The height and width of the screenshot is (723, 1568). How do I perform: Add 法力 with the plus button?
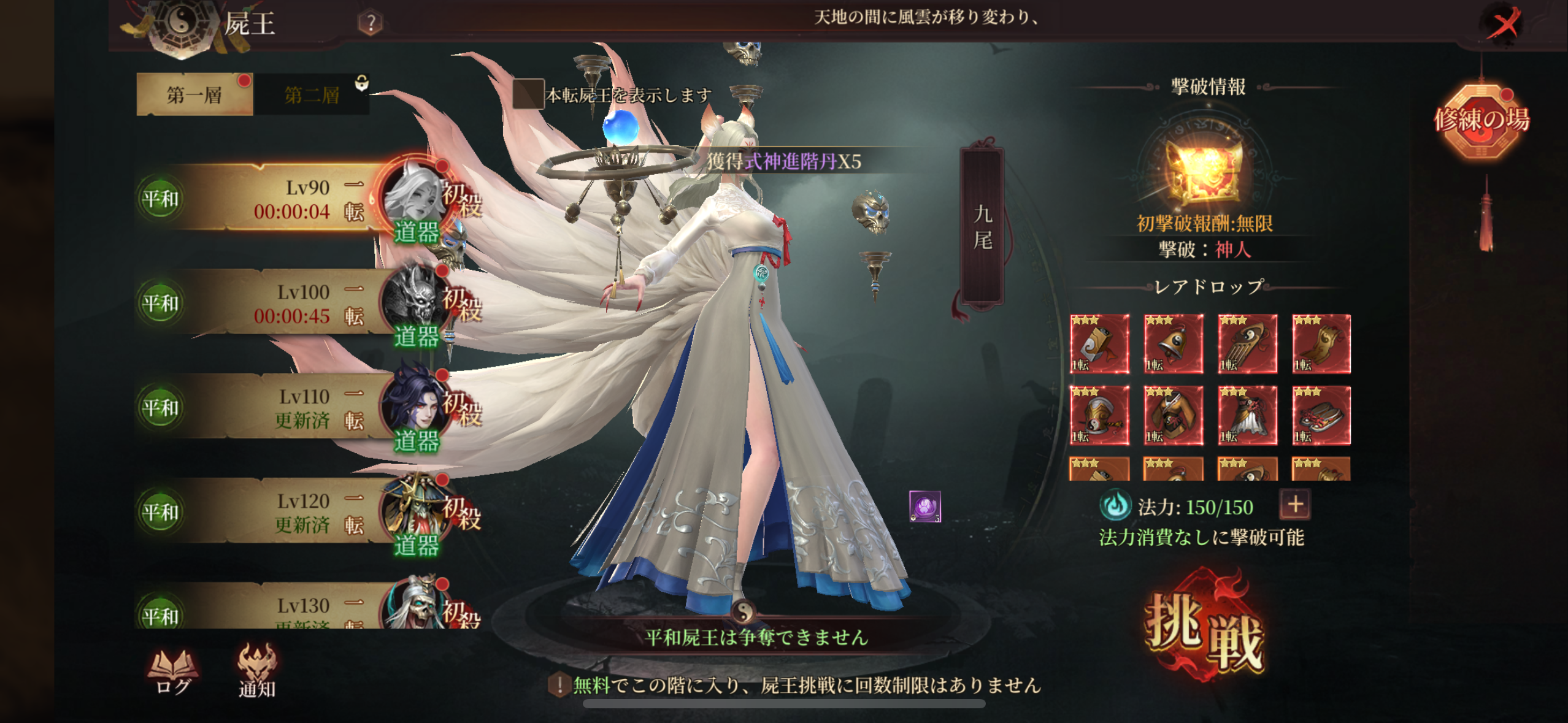coord(1295,505)
